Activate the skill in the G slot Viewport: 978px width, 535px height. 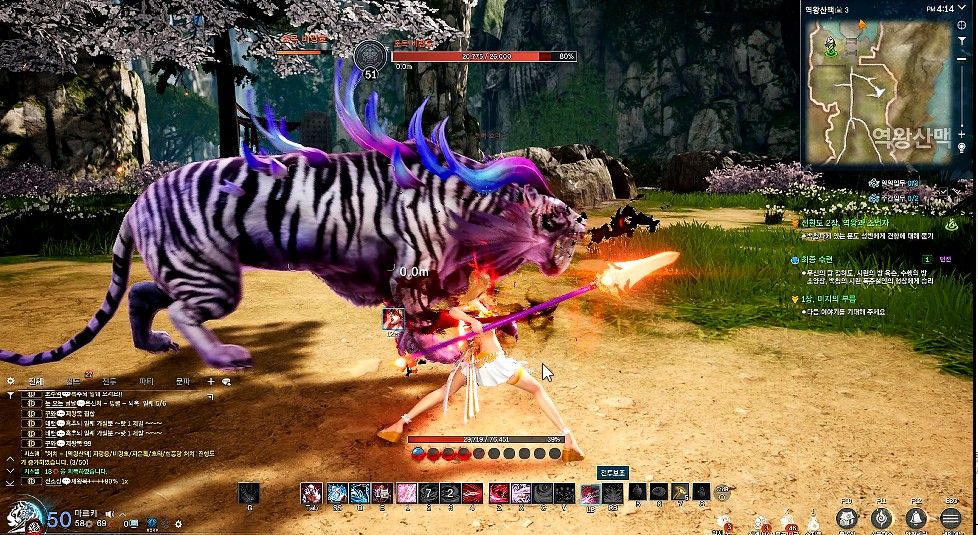[x=249, y=493]
